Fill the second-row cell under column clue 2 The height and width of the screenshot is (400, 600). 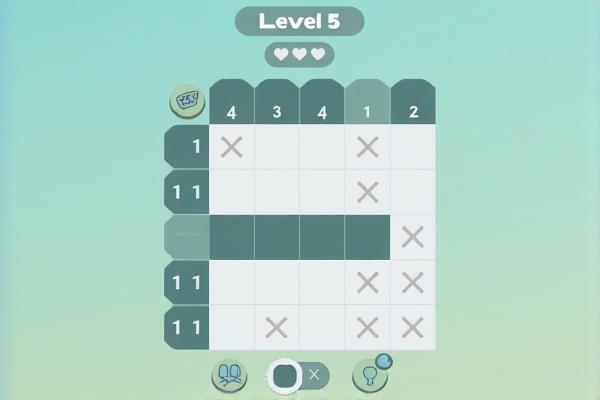pyautogui.click(x=413, y=192)
